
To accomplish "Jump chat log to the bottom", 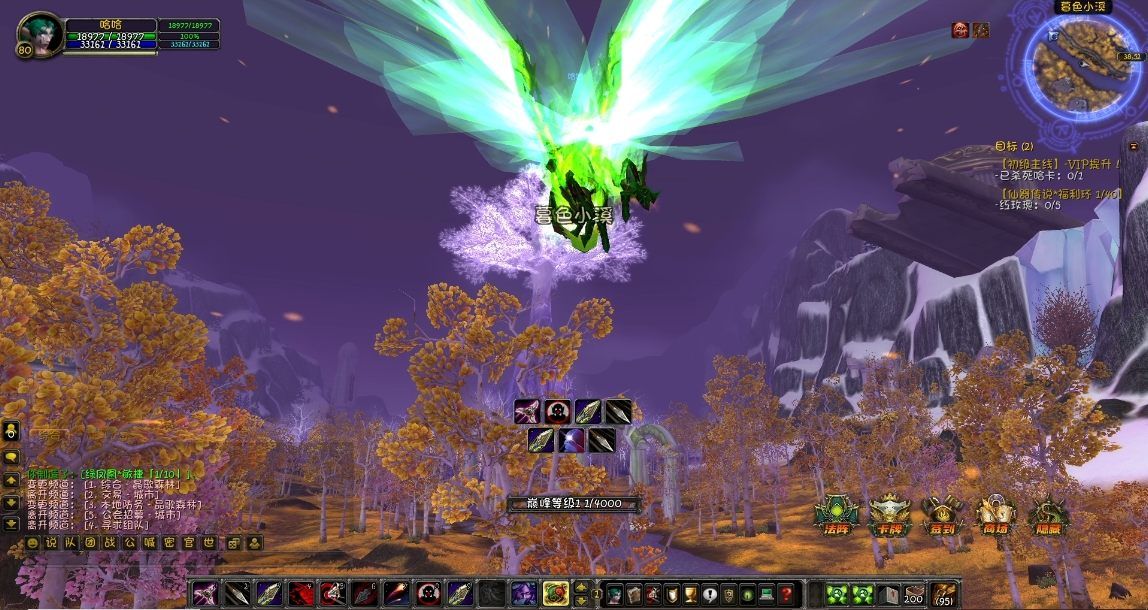I will coord(11,523).
